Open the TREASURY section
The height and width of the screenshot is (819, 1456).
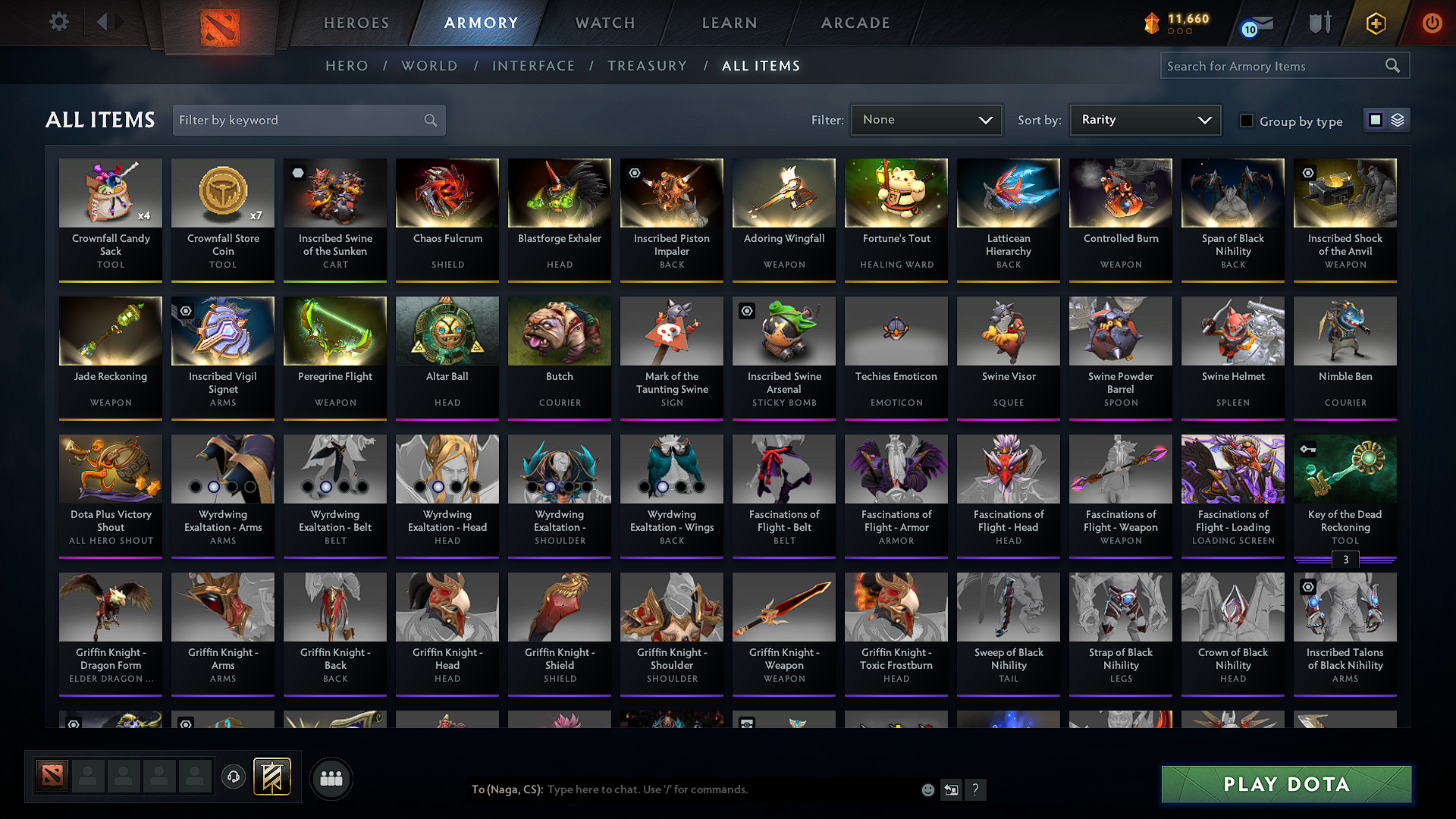647,66
